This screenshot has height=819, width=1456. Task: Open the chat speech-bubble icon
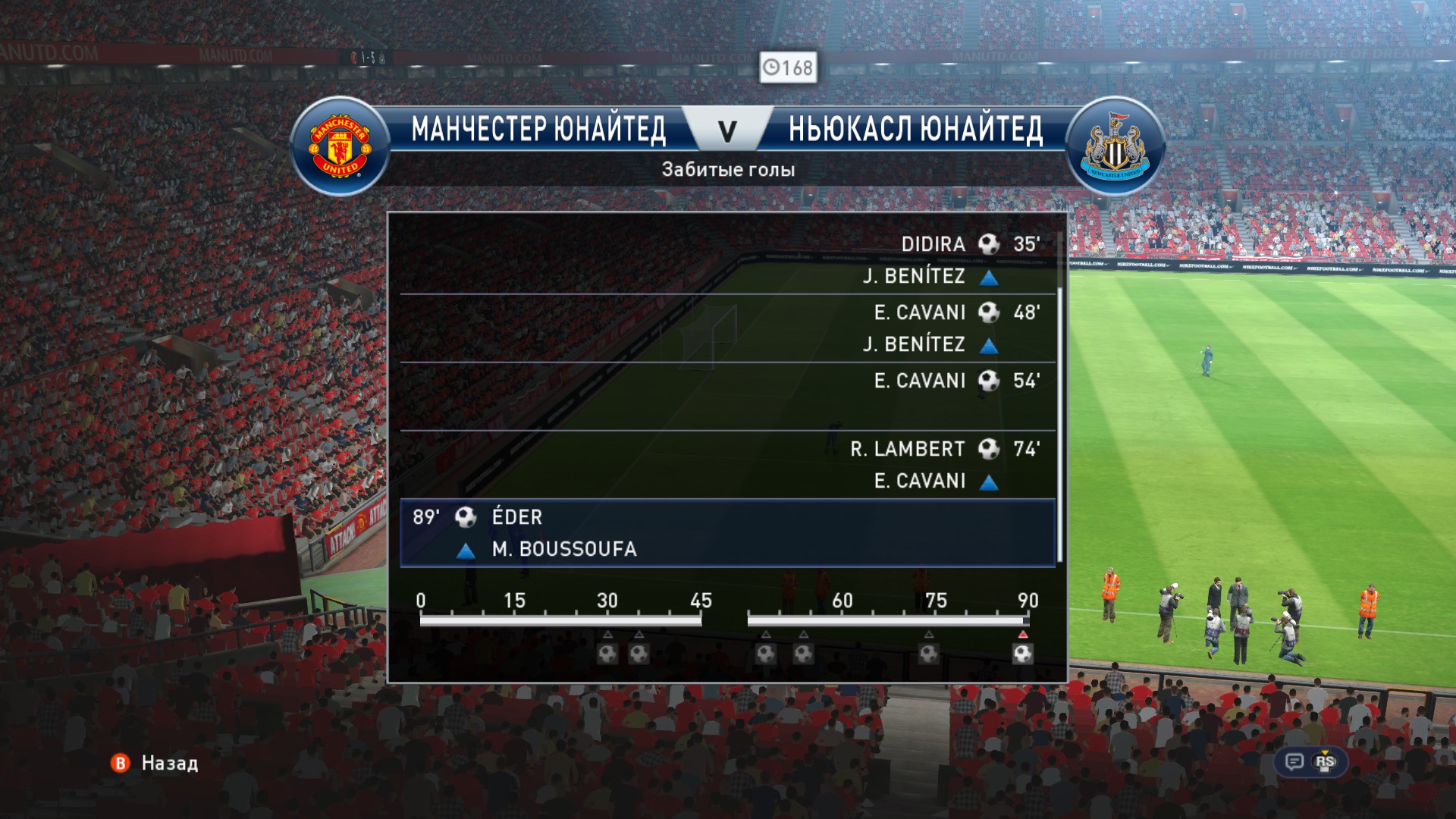(x=1294, y=761)
